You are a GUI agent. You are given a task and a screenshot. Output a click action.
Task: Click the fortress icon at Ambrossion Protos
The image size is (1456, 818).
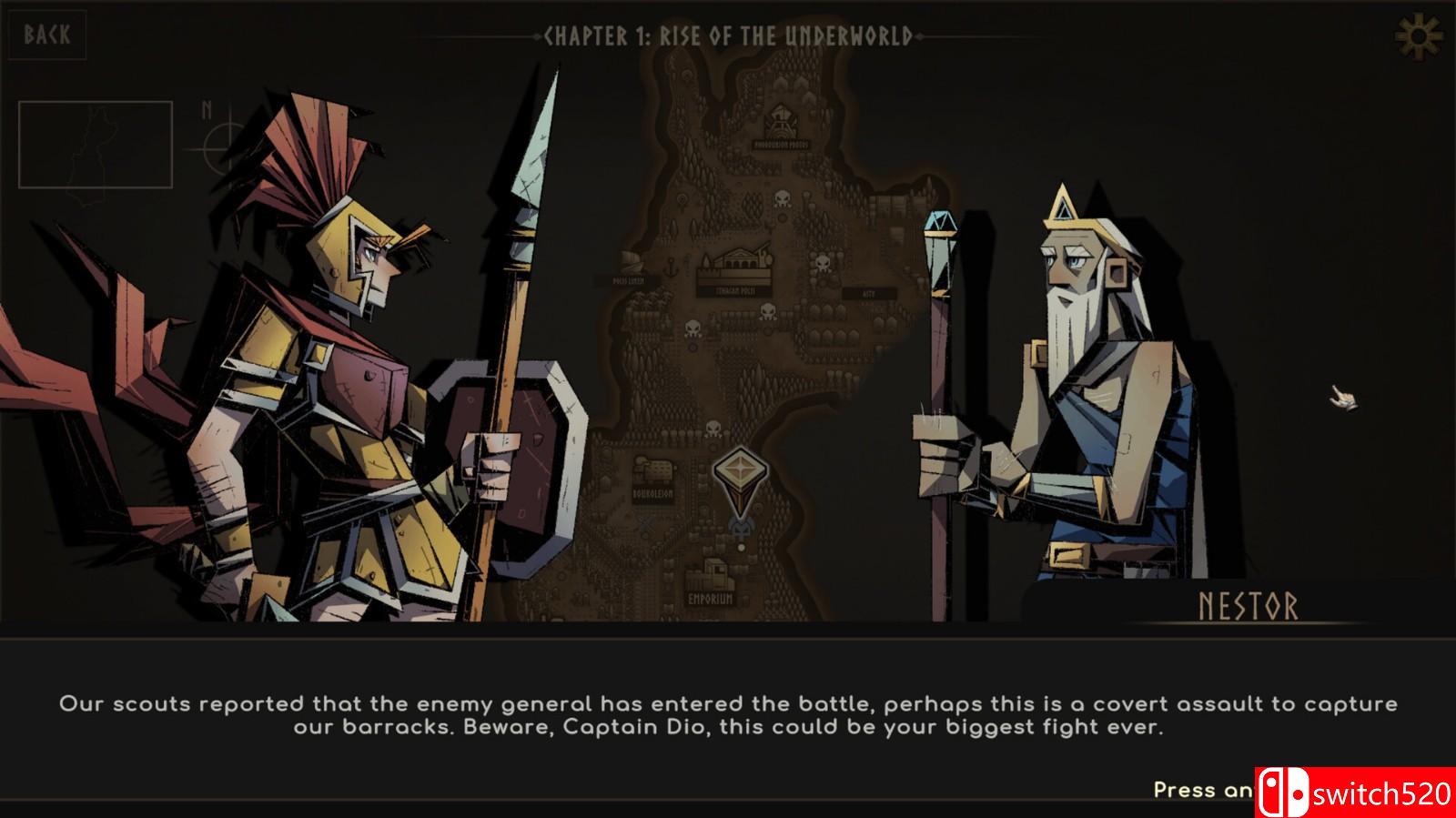click(x=780, y=121)
